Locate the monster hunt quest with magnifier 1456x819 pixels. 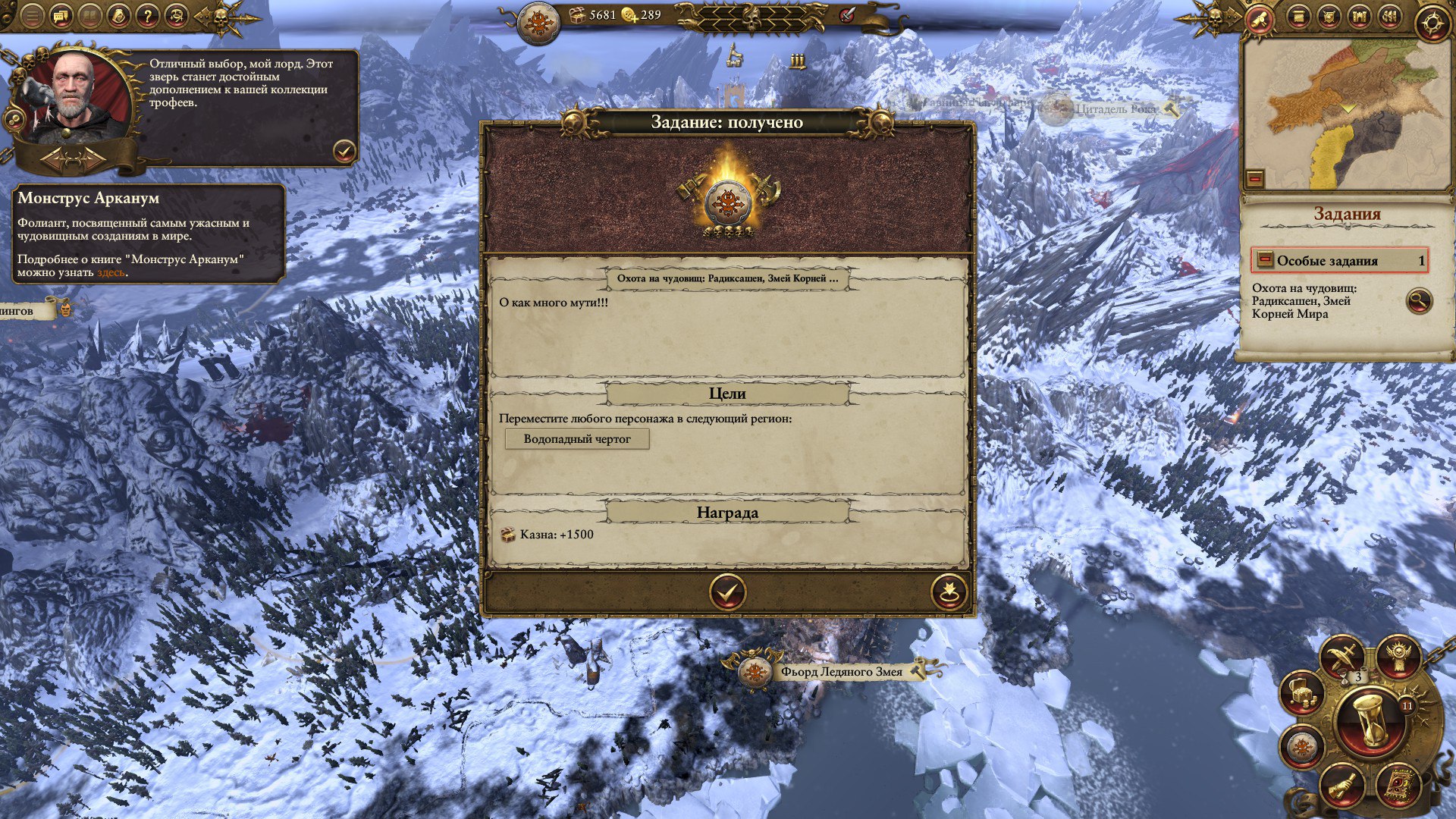point(1418,300)
